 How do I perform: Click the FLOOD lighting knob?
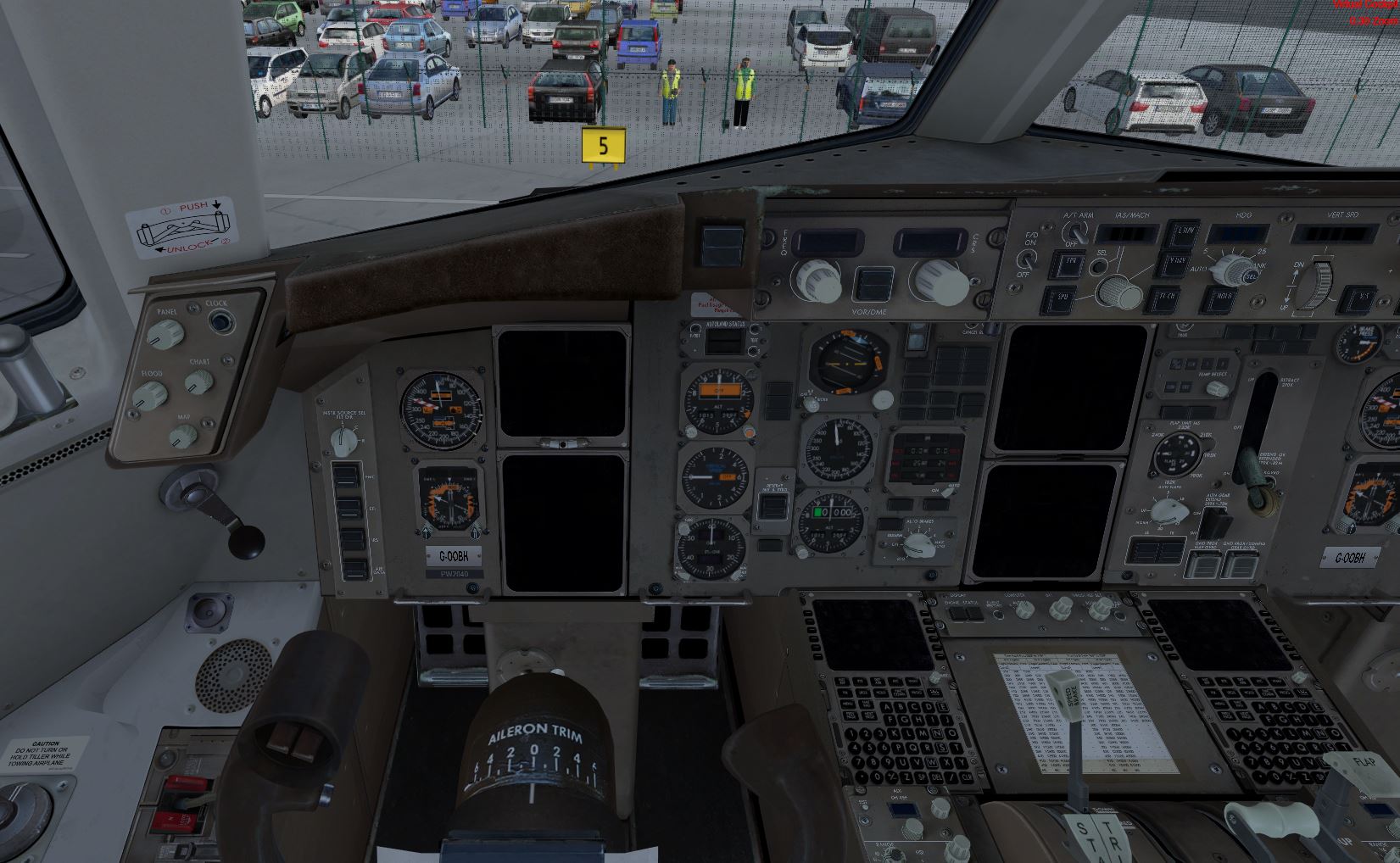click(x=151, y=393)
